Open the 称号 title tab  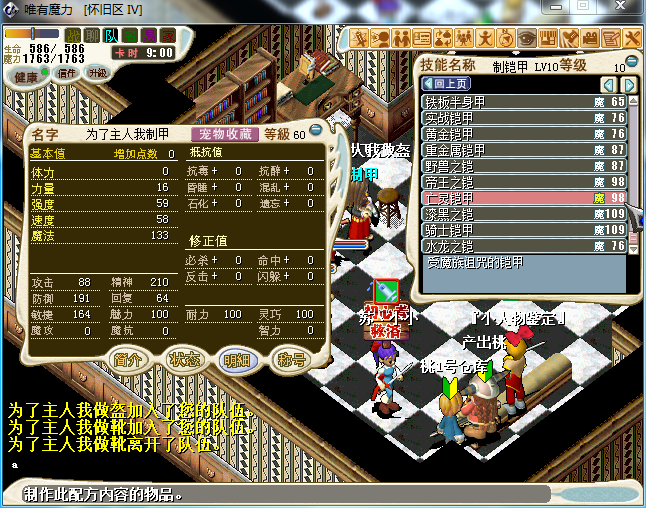point(291,360)
